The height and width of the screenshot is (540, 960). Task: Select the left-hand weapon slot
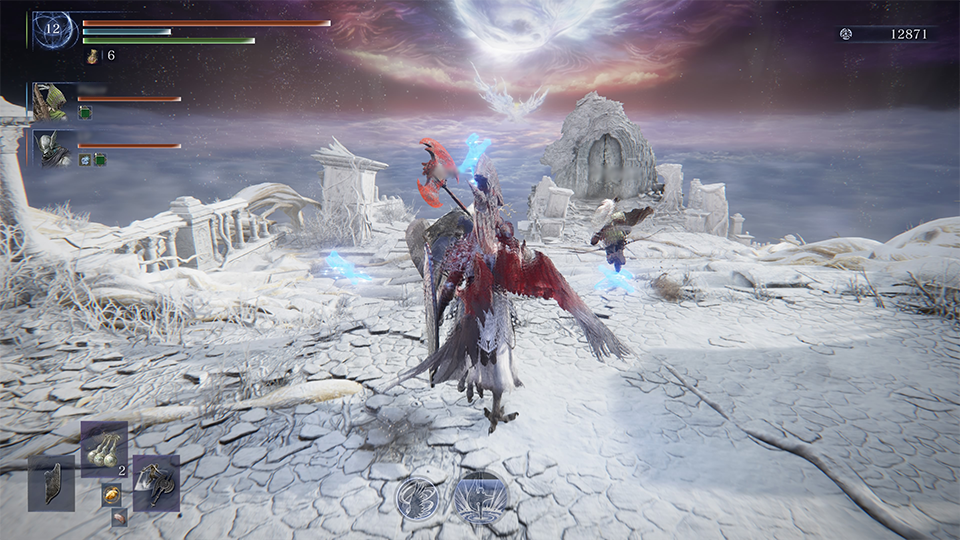(x=51, y=484)
